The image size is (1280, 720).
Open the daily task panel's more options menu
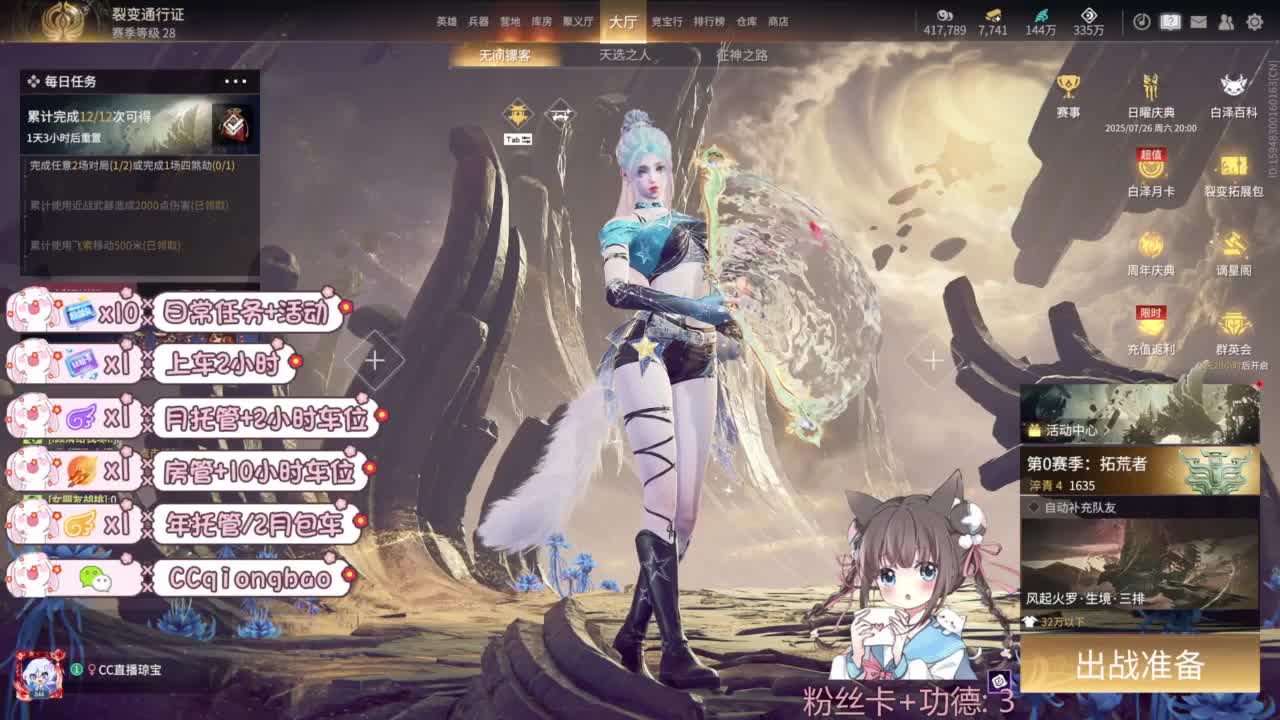tap(235, 81)
